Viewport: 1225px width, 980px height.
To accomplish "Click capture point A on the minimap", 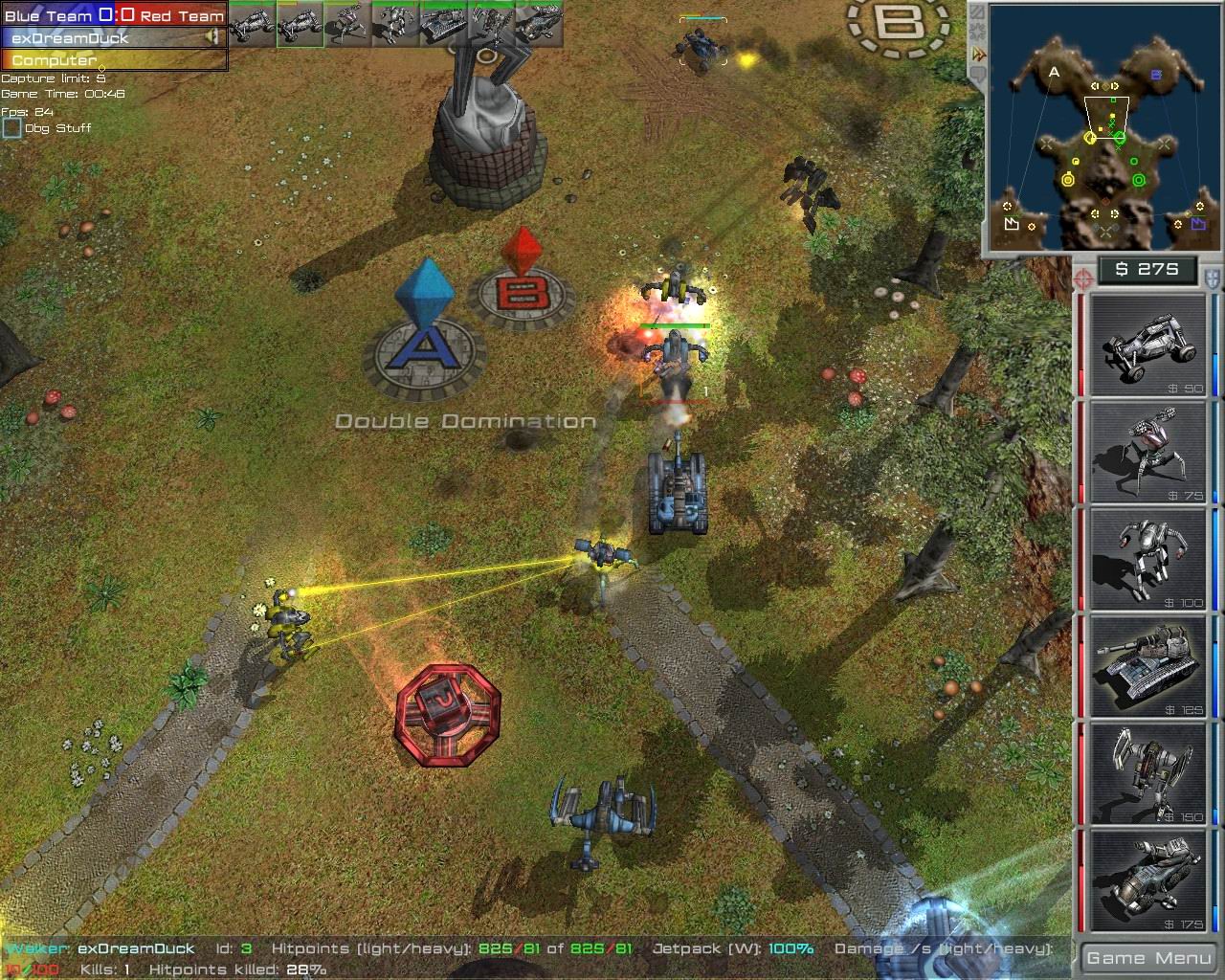I will click(x=1055, y=71).
